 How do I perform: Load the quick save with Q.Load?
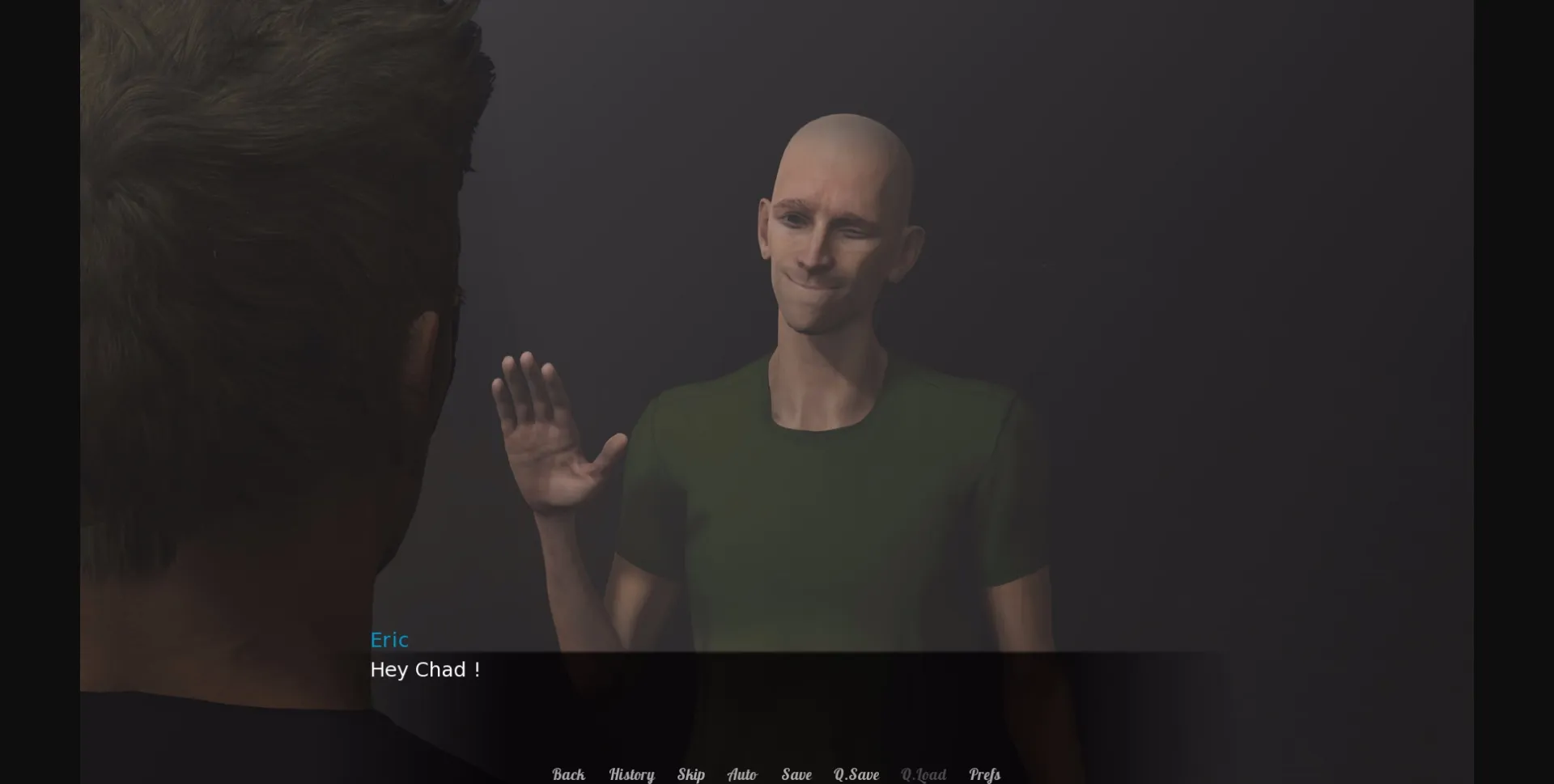(924, 774)
